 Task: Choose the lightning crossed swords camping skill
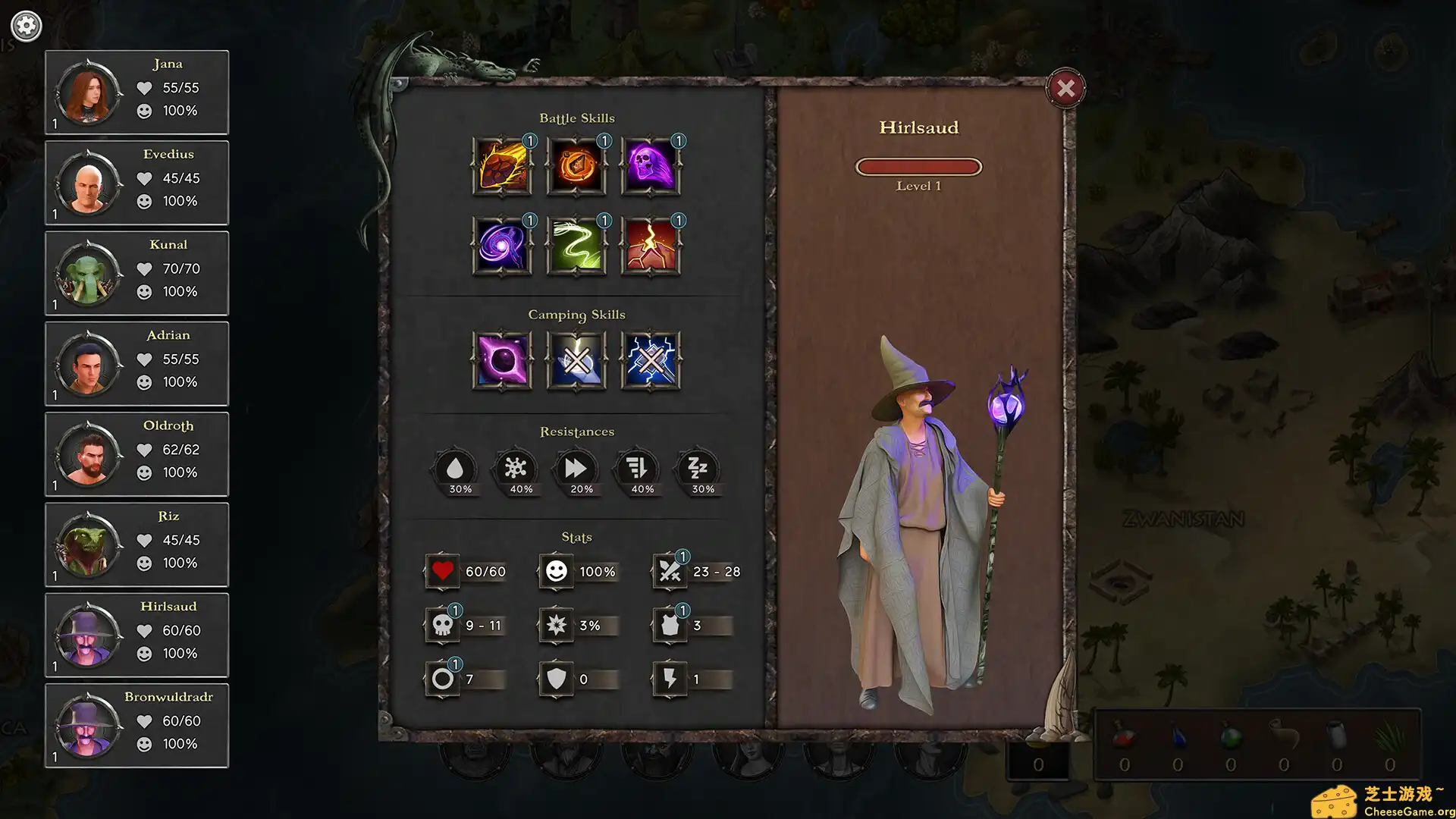tap(651, 361)
